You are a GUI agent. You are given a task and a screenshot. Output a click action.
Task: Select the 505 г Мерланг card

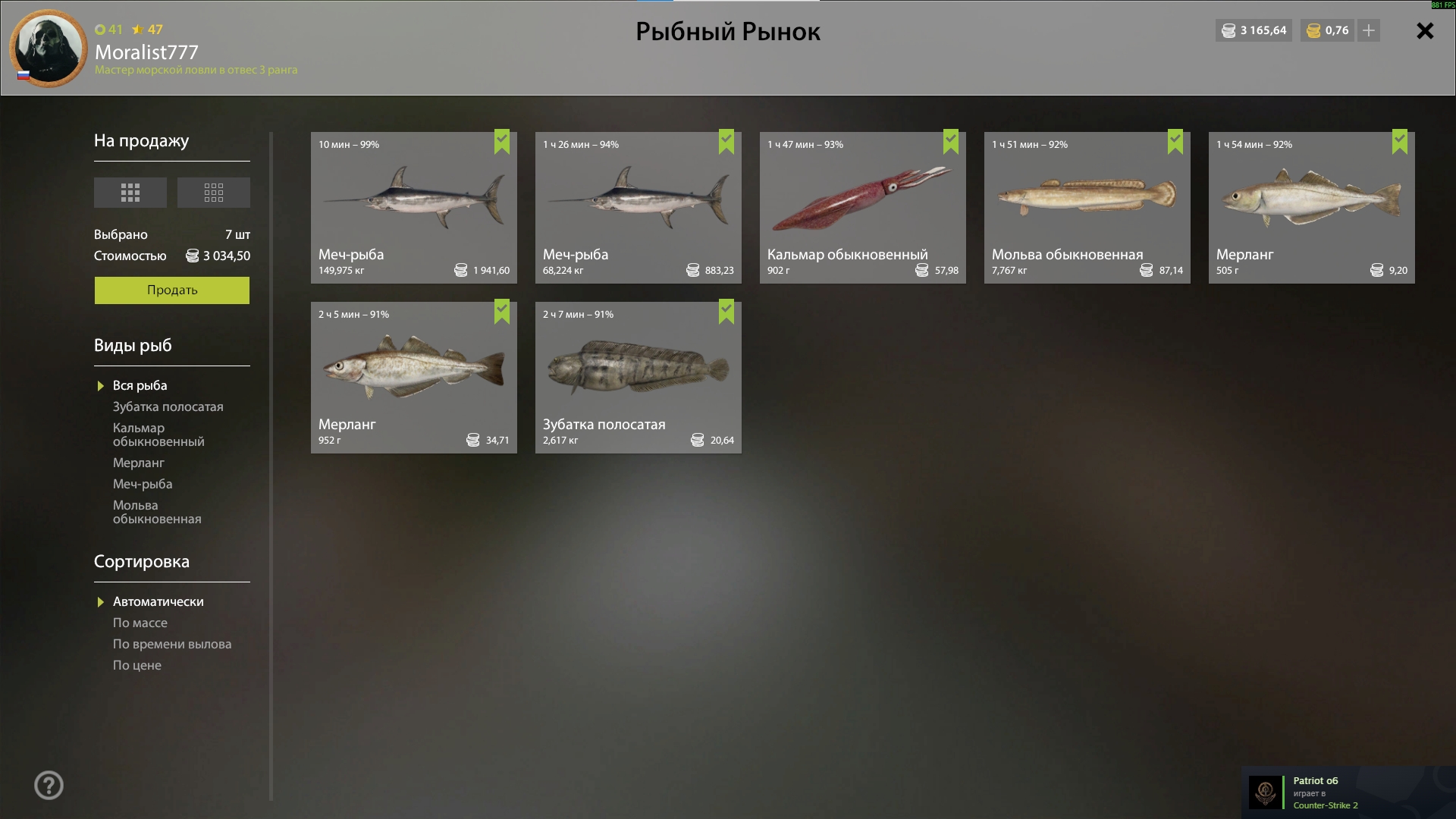pos(1311,208)
